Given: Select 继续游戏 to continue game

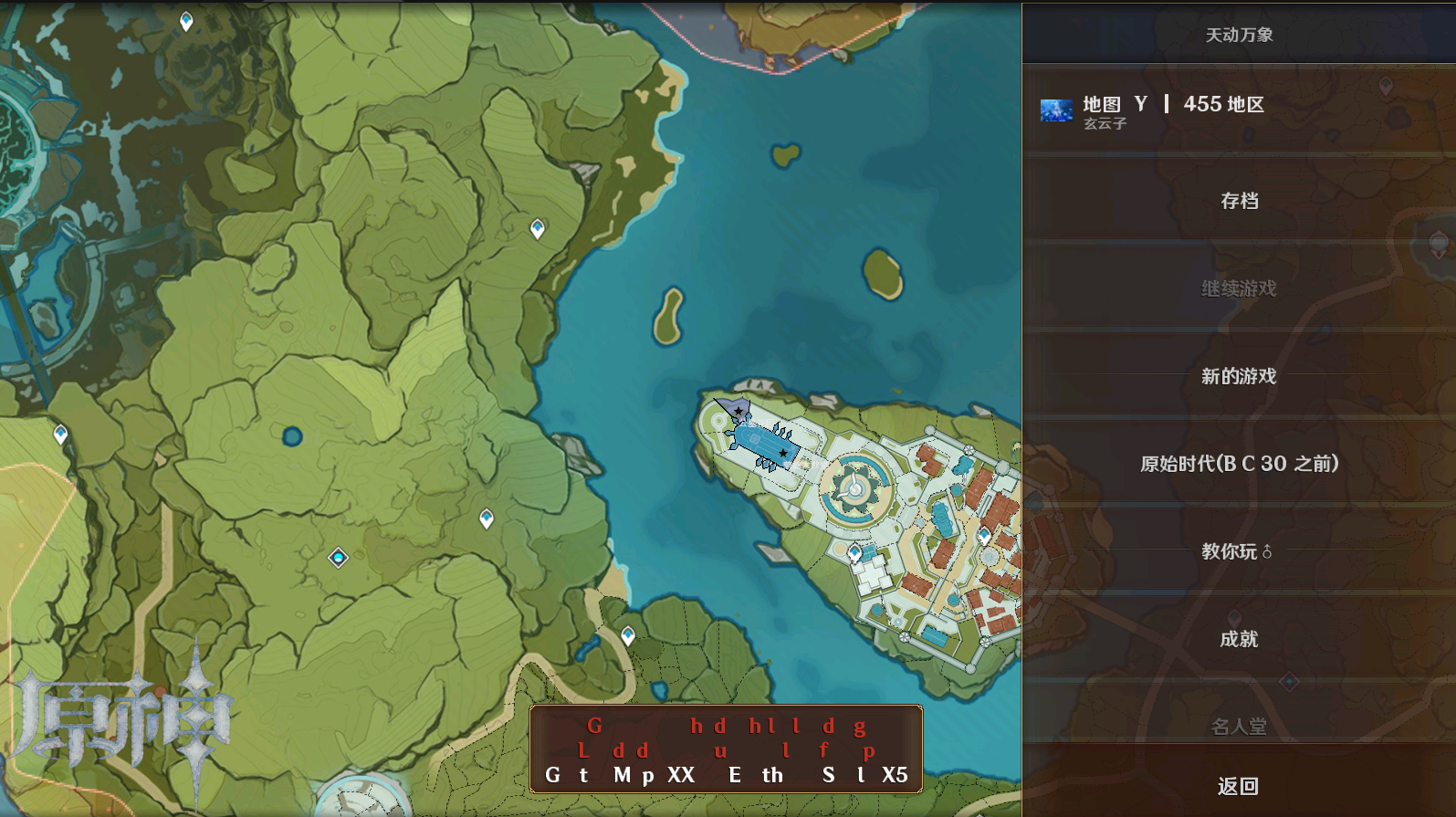Looking at the screenshot, I should point(1239,288).
